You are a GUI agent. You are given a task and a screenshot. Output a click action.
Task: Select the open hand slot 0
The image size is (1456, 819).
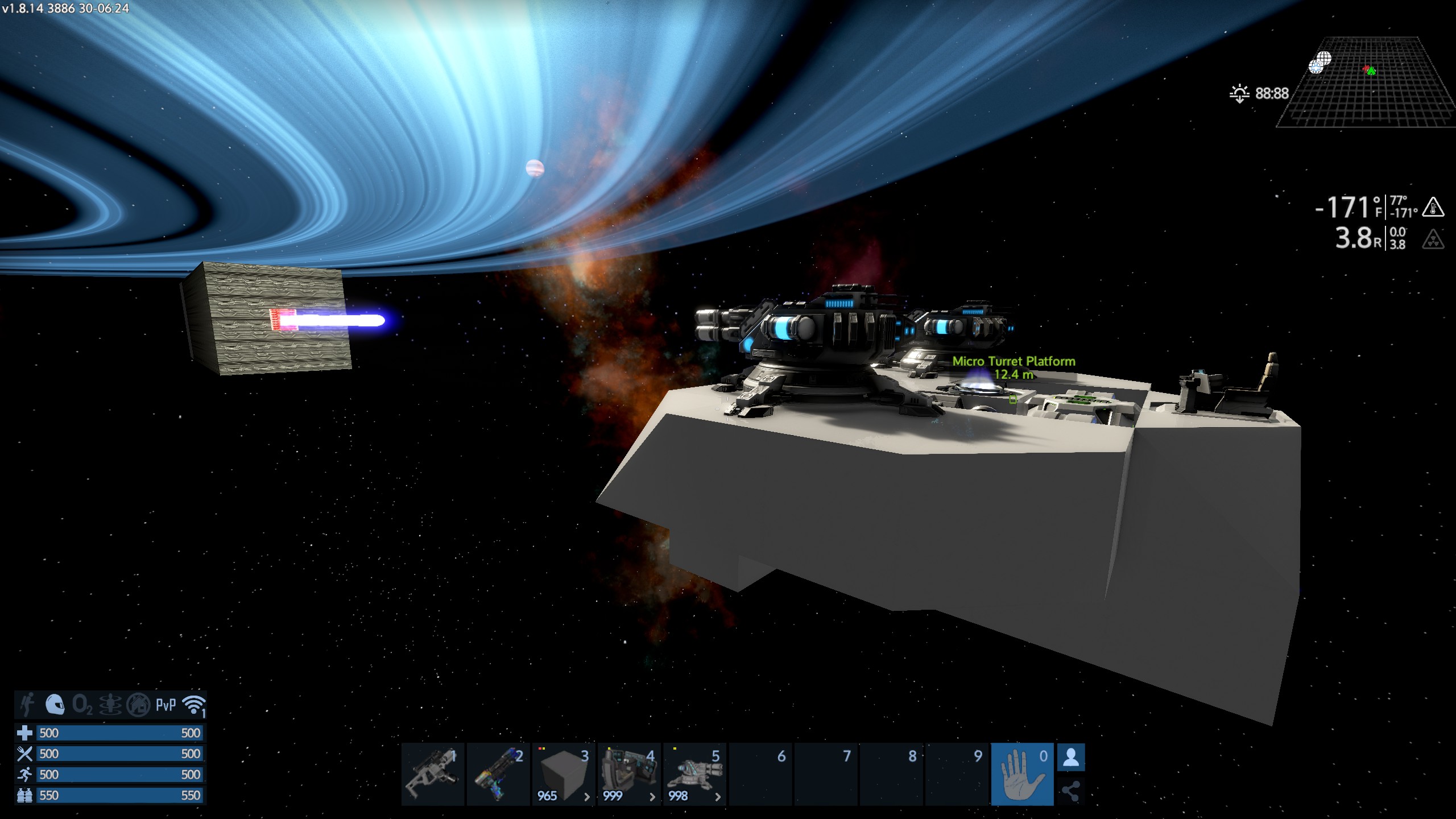(x=1022, y=774)
